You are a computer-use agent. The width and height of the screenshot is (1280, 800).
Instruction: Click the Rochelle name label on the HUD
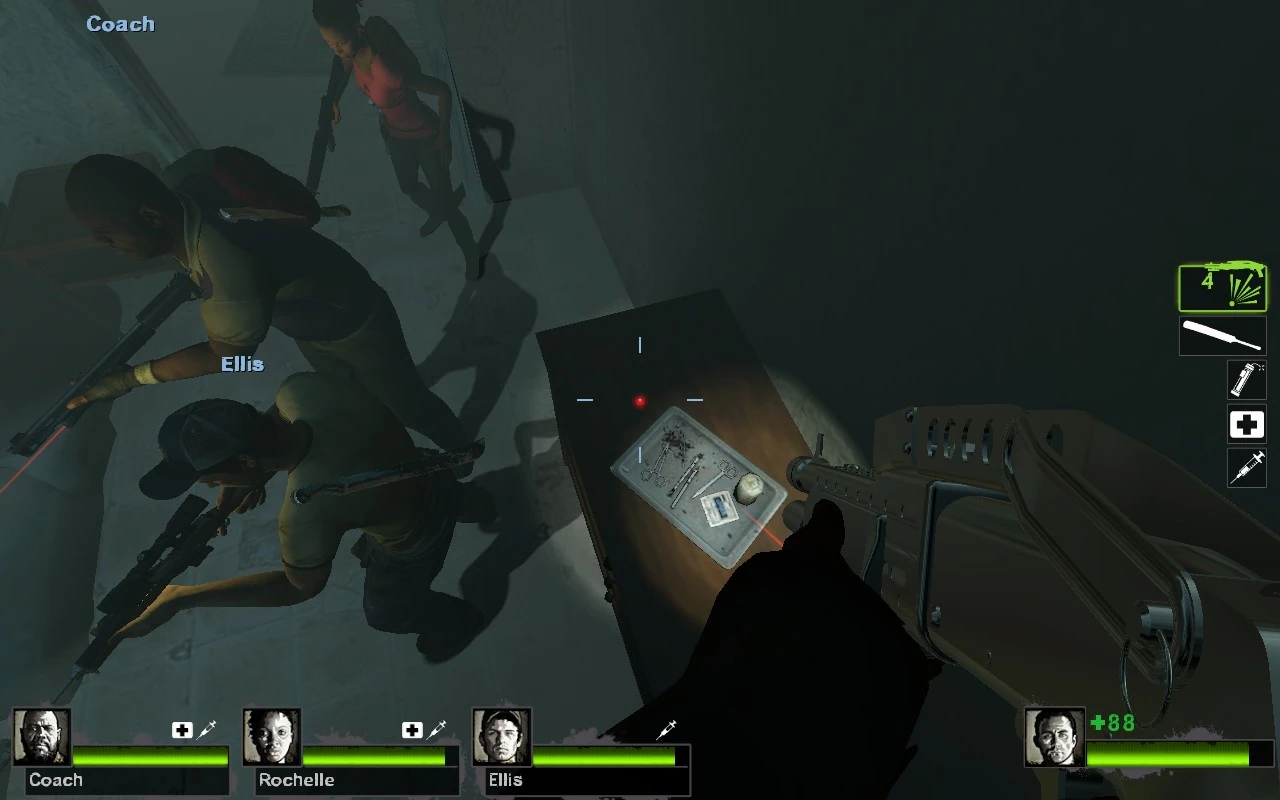pyautogui.click(x=296, y=781)
